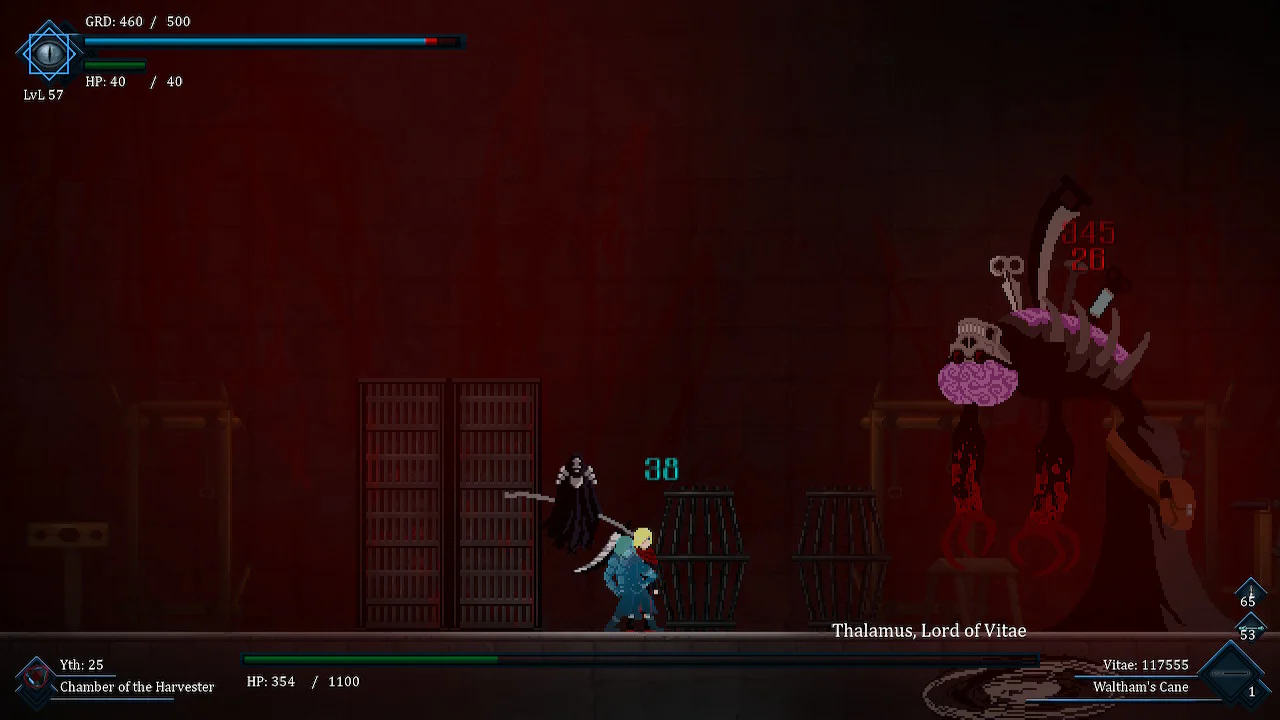
Task: Expand the chevron under the 65-count item
Action: tap(1250, 612)
